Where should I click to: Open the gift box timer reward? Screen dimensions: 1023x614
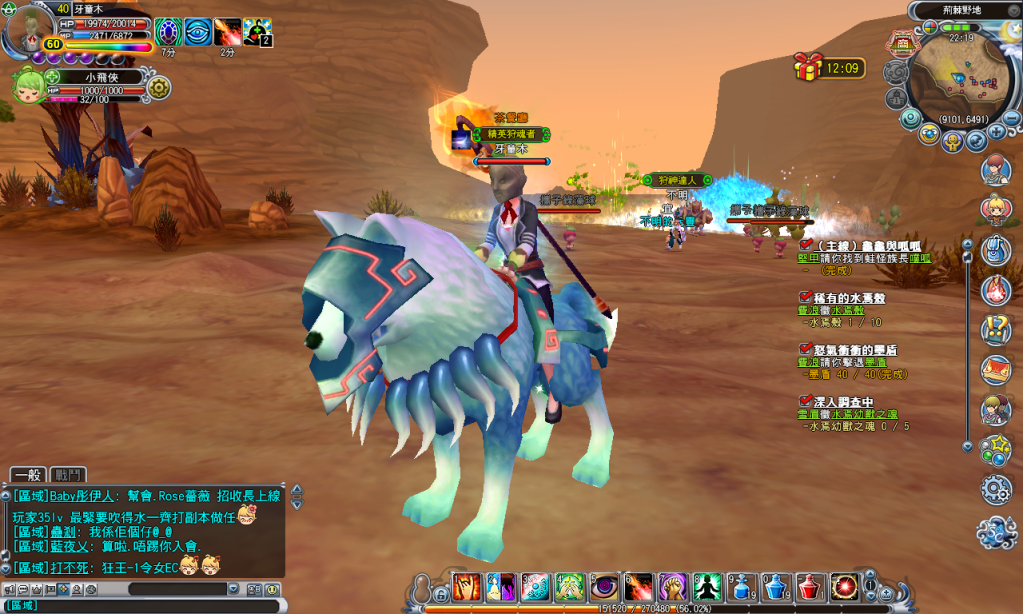click(808, 67)
